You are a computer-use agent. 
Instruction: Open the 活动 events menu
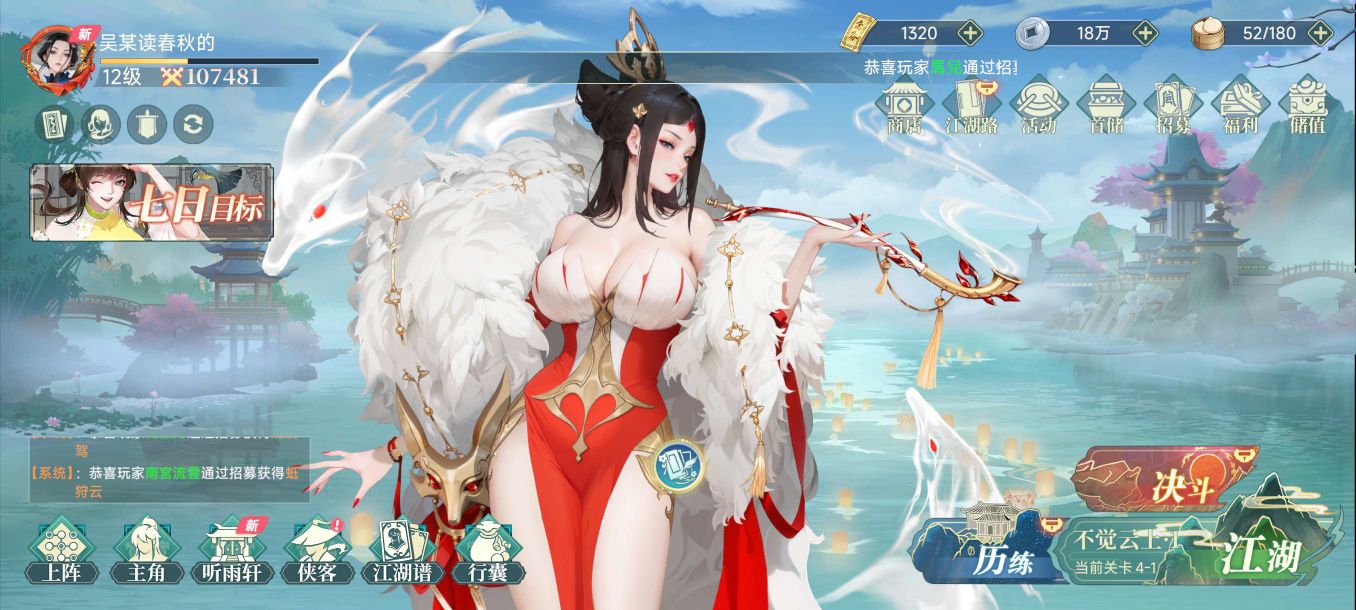coord(1040,107)
